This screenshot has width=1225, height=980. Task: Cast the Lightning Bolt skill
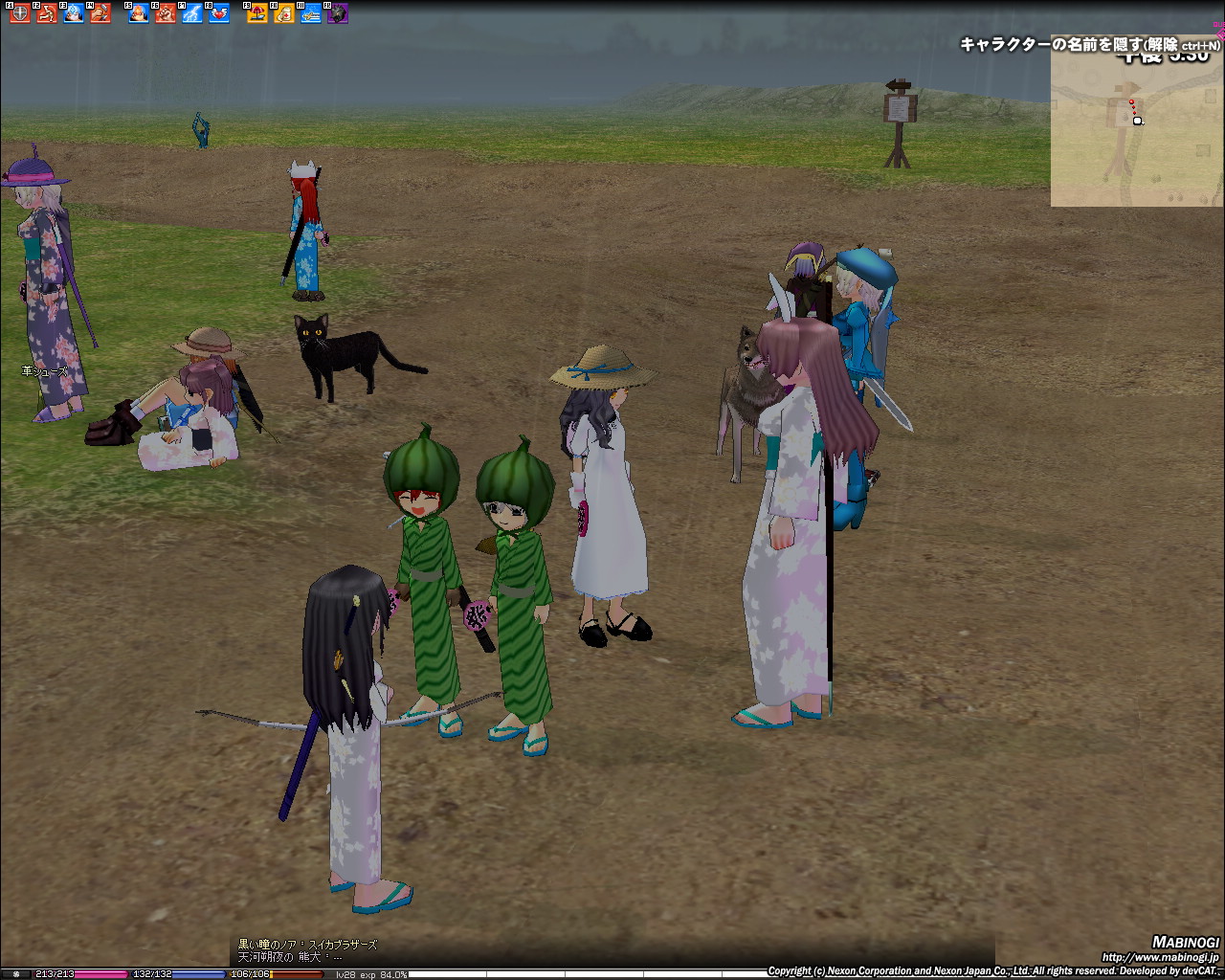pos(192,13)
